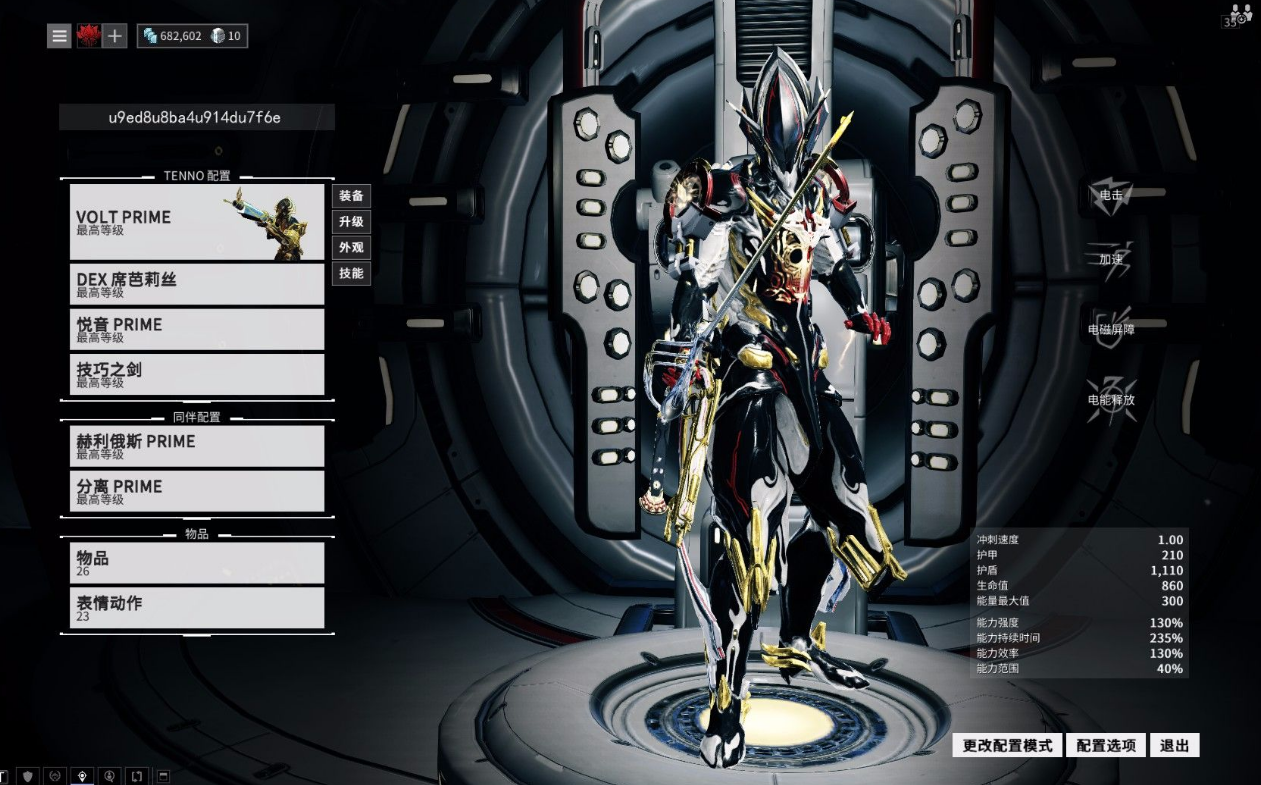Select the DEX 席芭莉丝 weapon slot
The image size is (1261, 785).
(x=197, y=284)
